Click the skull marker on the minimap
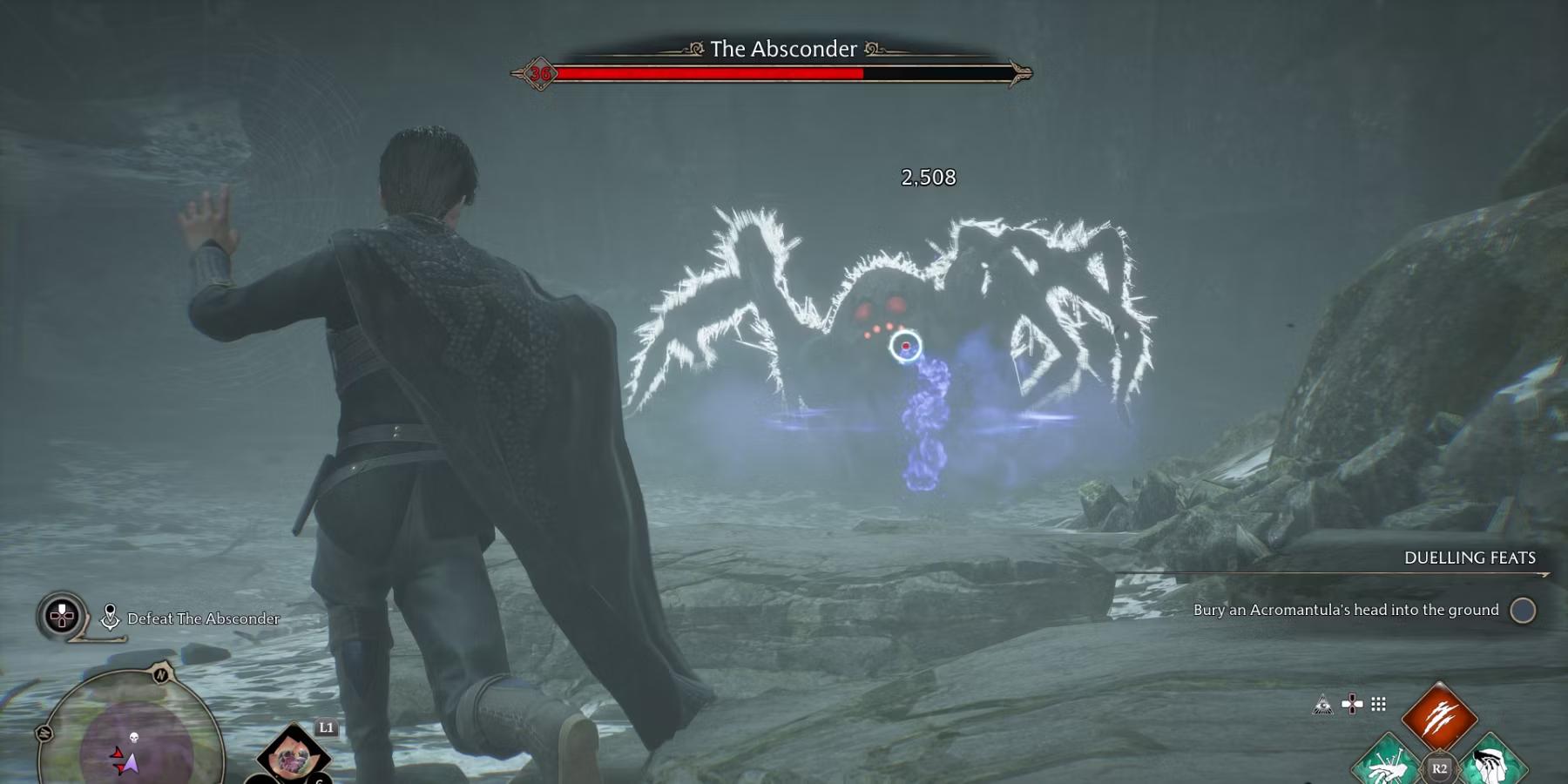This screenshot has height=784, width=1568. pyautogui.click(x=134, y=738)
